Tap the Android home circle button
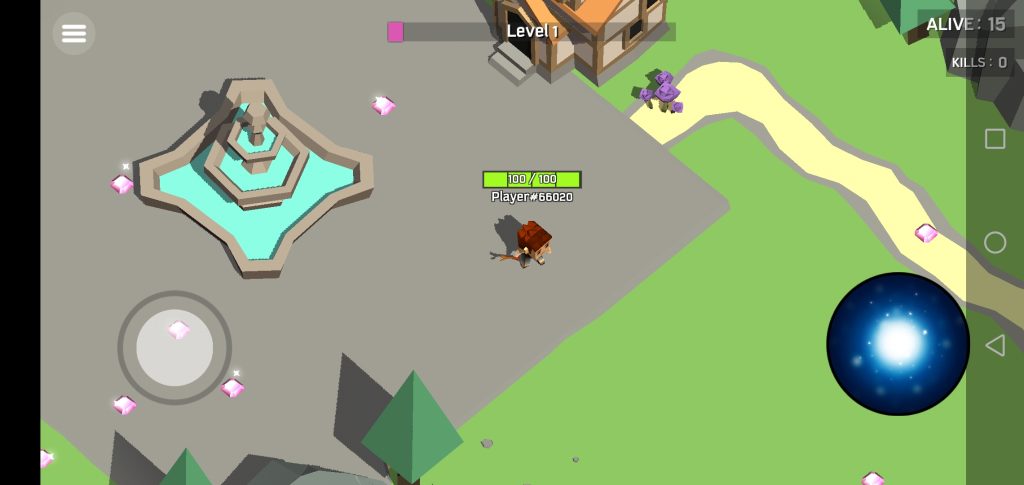 click(x=995, y=242)
